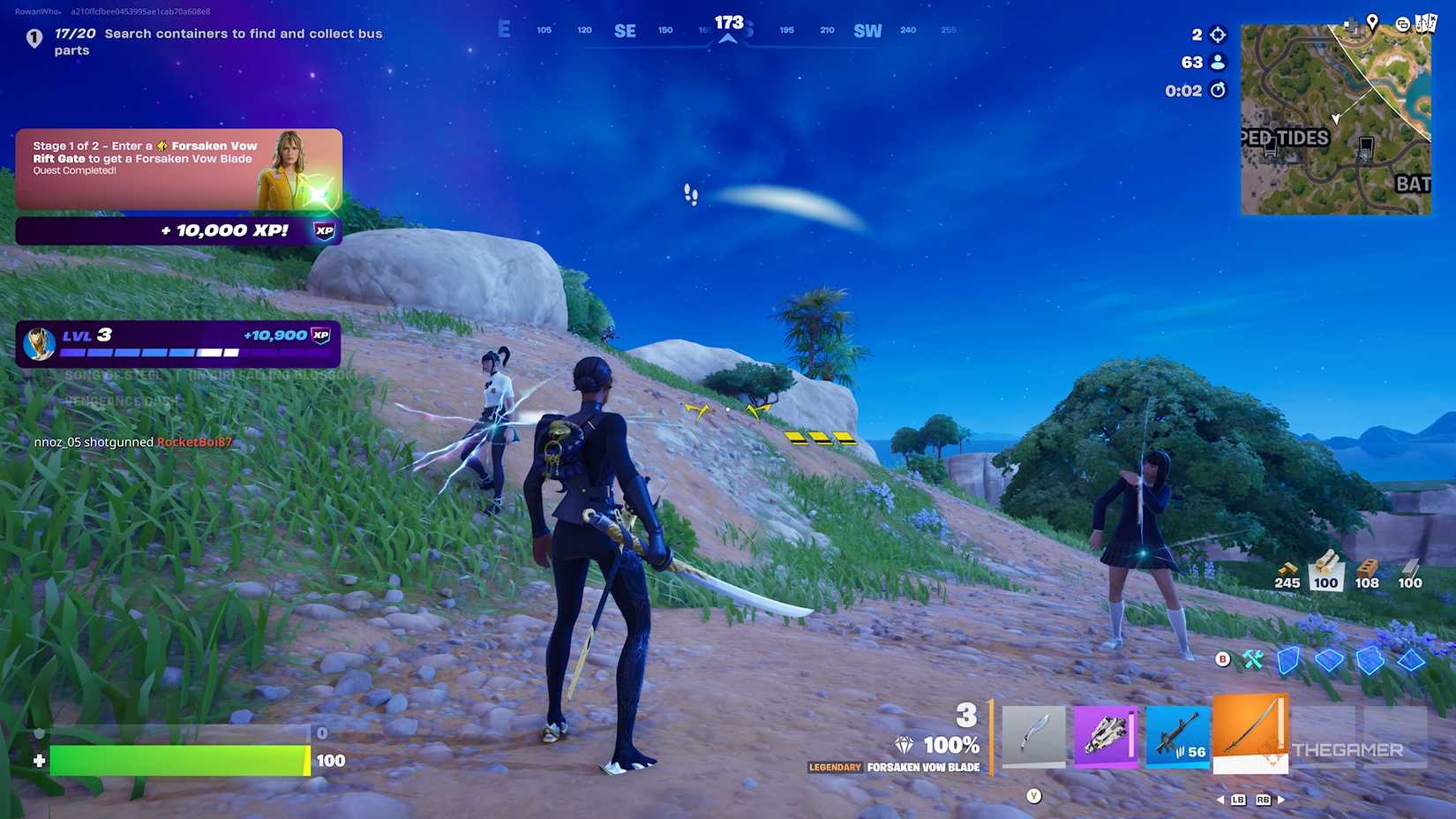Image resolution: width=1456 pixels, height=819 pixels.
Task: Click the right arrow beside the RB prompt
Action: click(x=1281, y=800)
